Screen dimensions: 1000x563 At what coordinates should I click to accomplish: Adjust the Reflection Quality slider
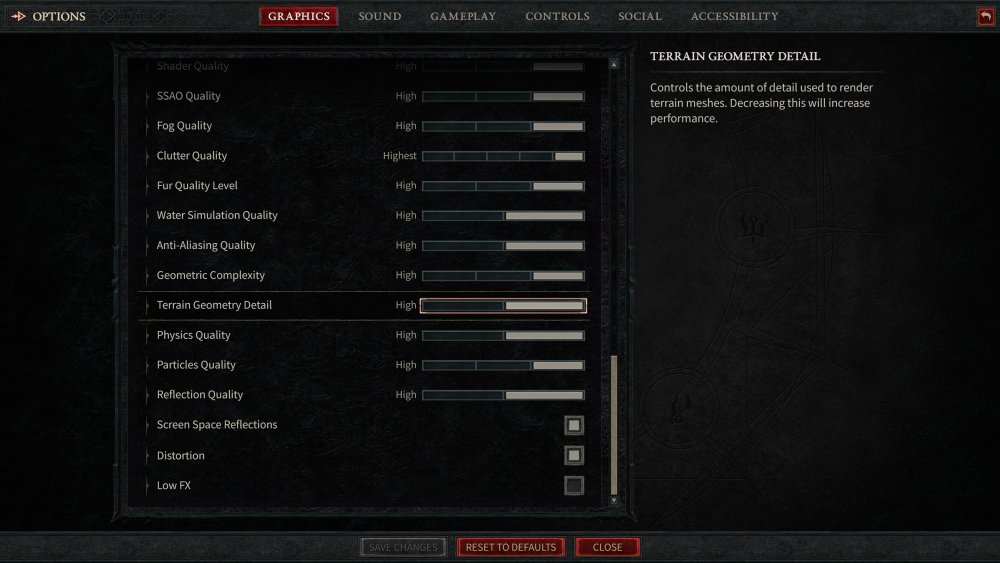click(503, 395)
